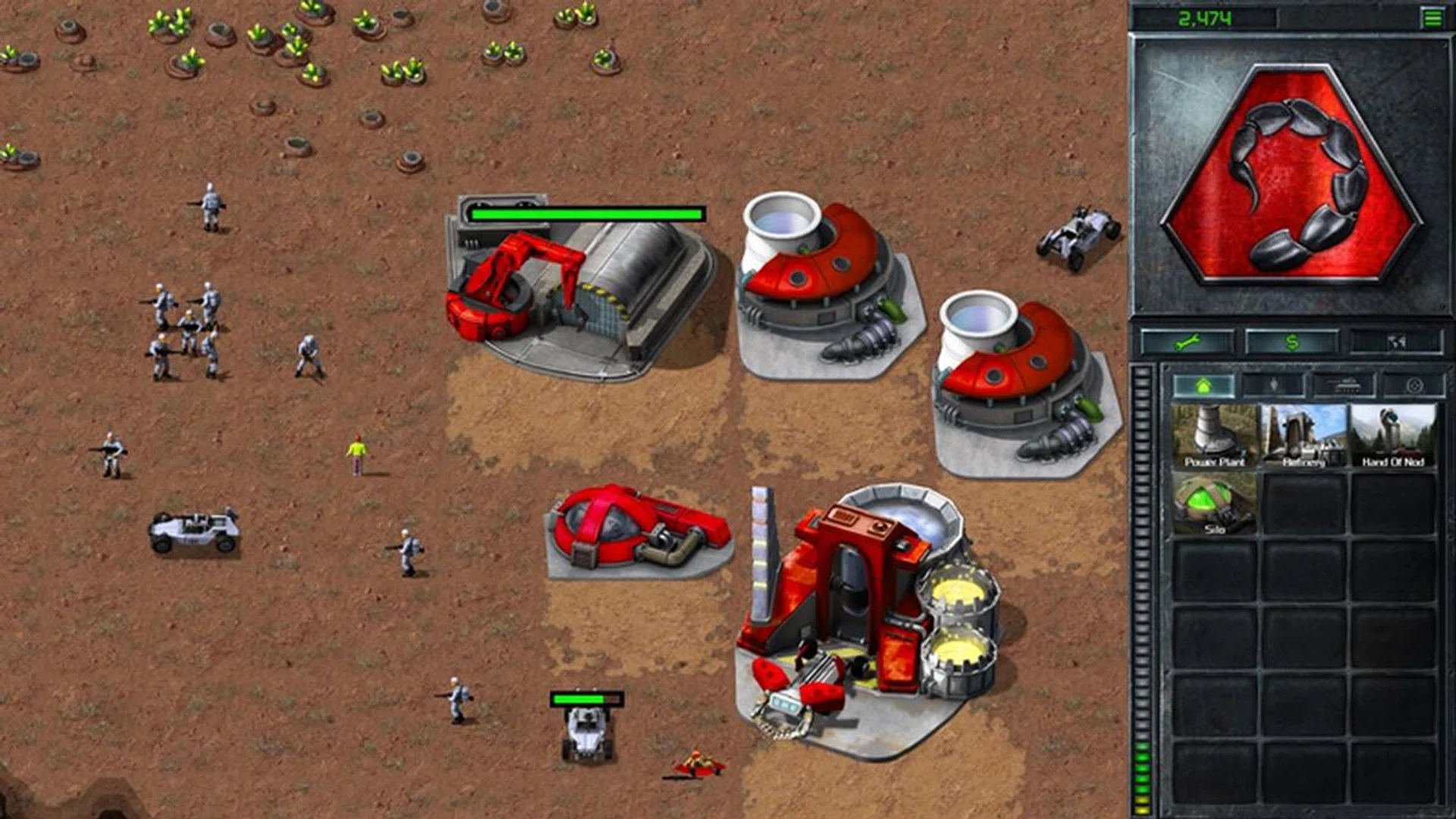This screenshot has height=819, width=1456.
Task: Select the highlighted buildings construction tab
Action: pyautogui.click(x=1205, y=385)
